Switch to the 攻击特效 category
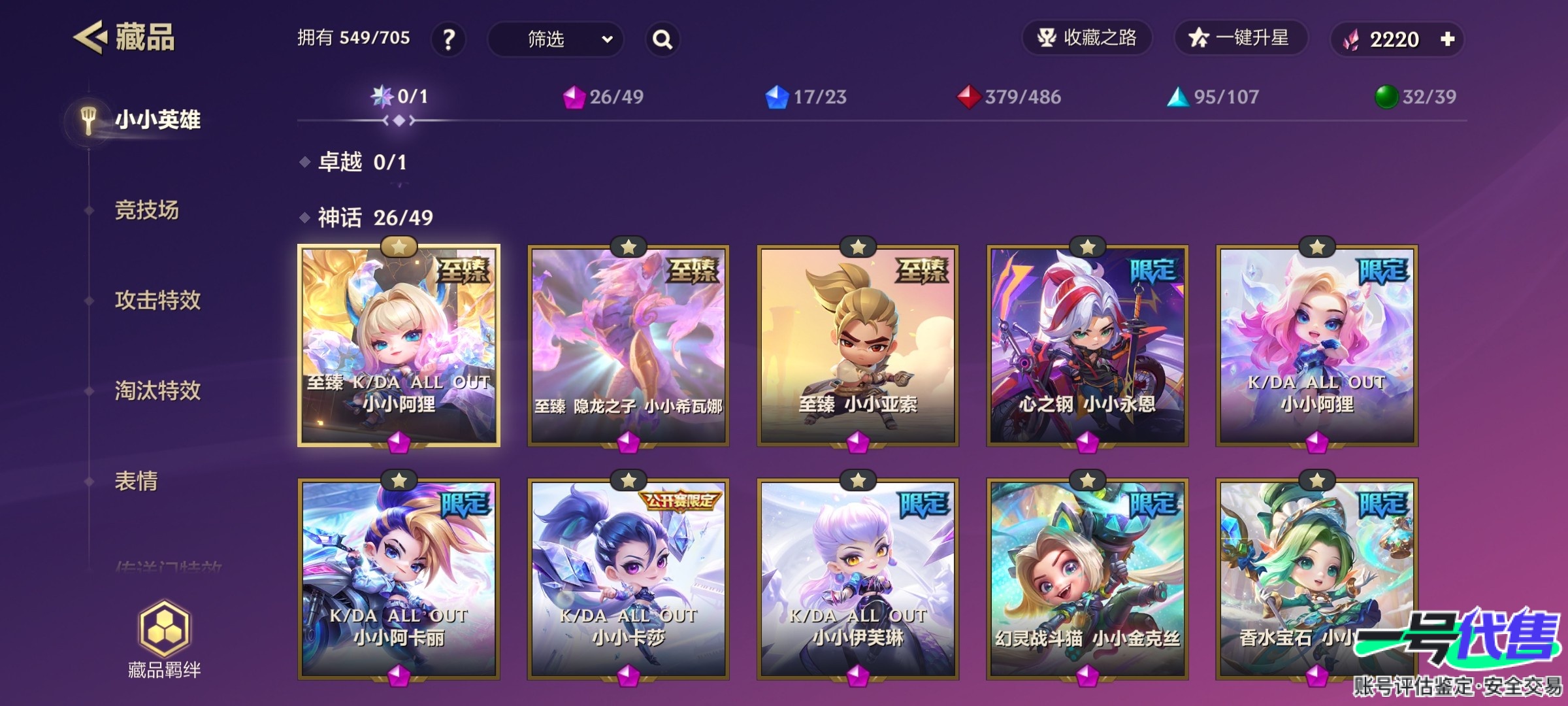The height and width of the screenshot is (706, 1568). pyautogui.click(x=157, y=301)
